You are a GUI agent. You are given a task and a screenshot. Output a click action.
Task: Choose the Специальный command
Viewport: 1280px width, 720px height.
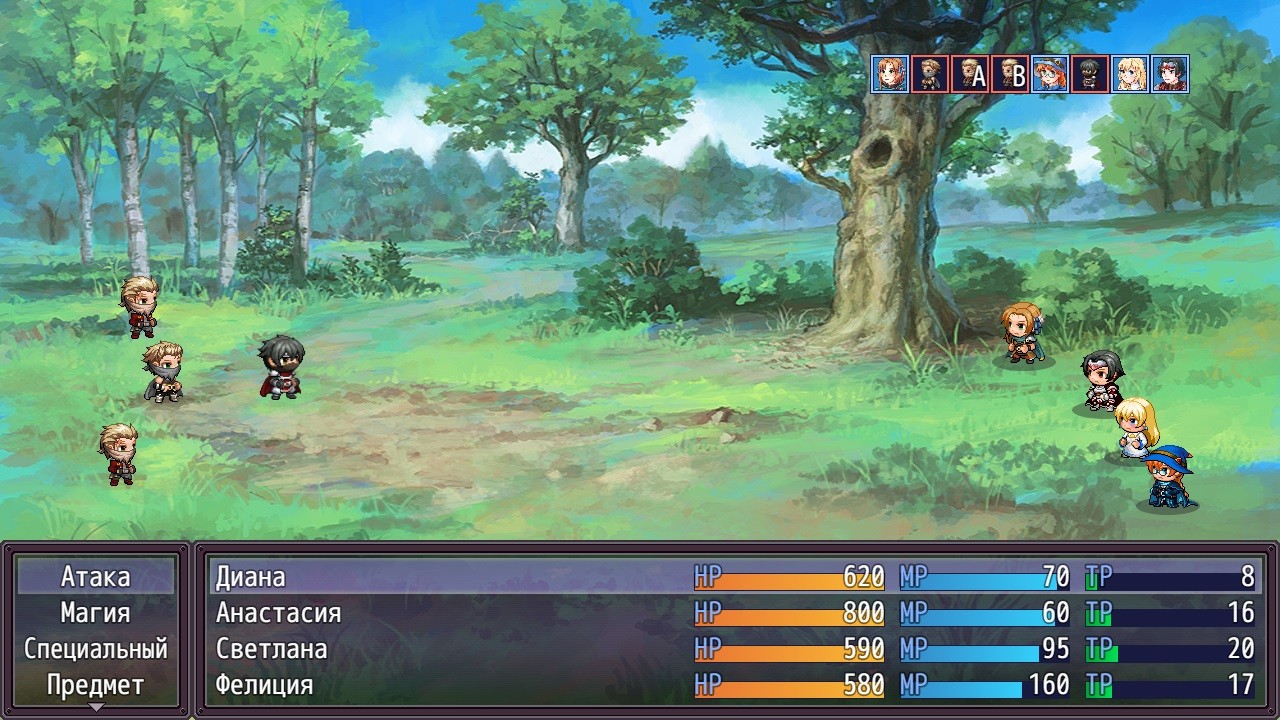tap(96, 649)
